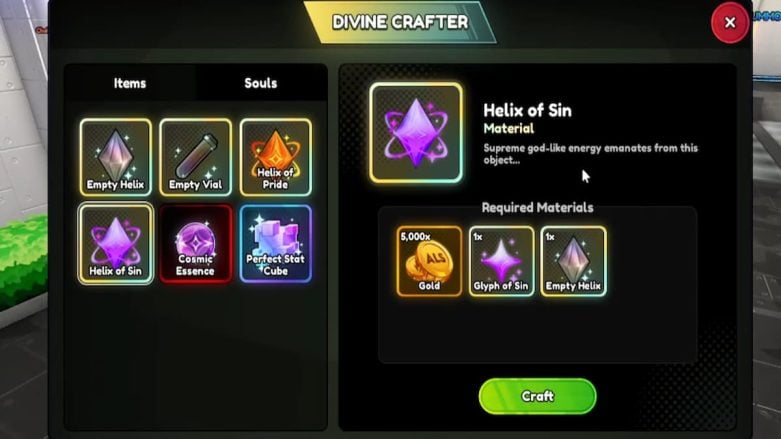Pick the Helix of Sin recipe

116,243
